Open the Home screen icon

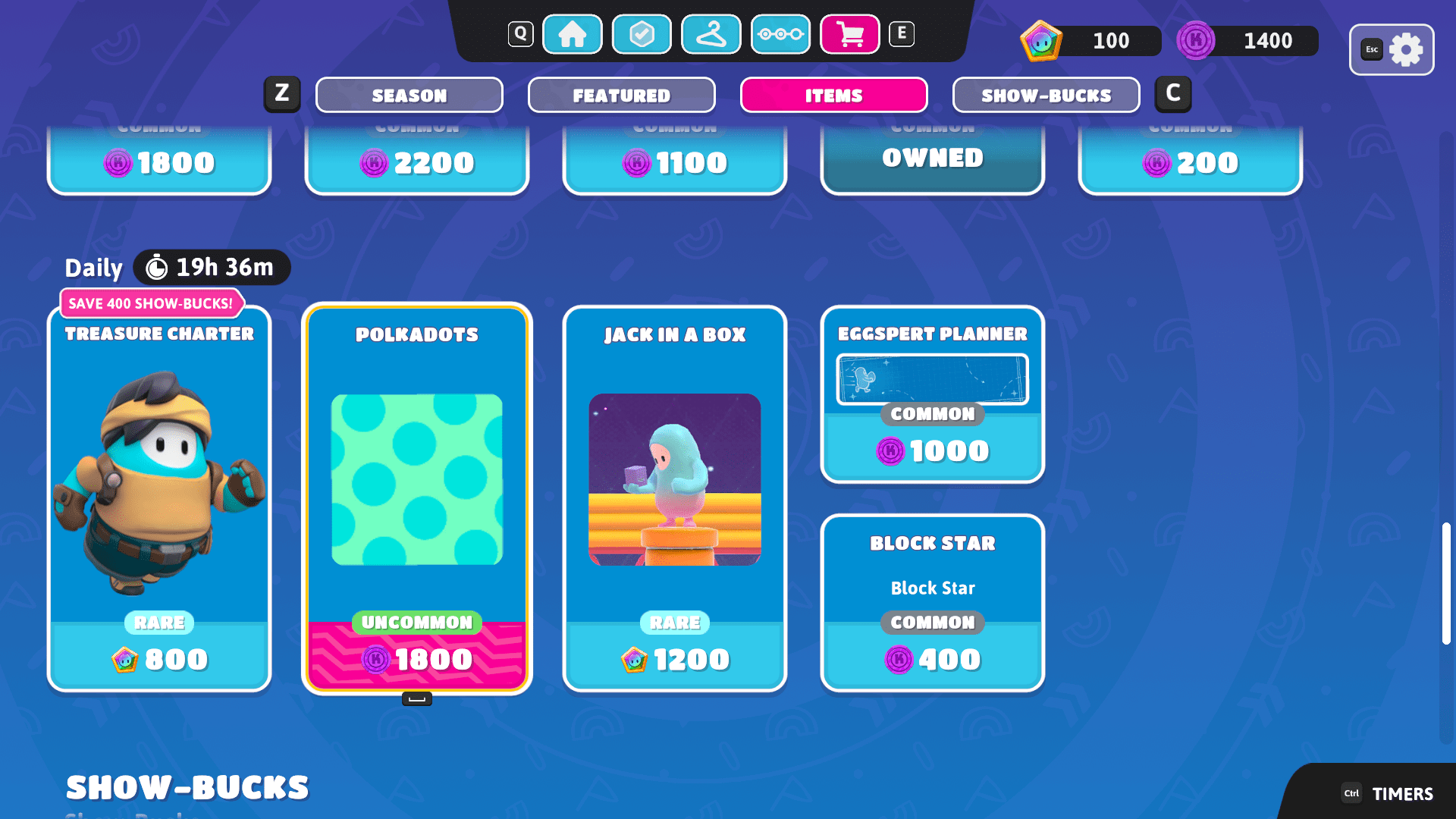tap(573, 34)
